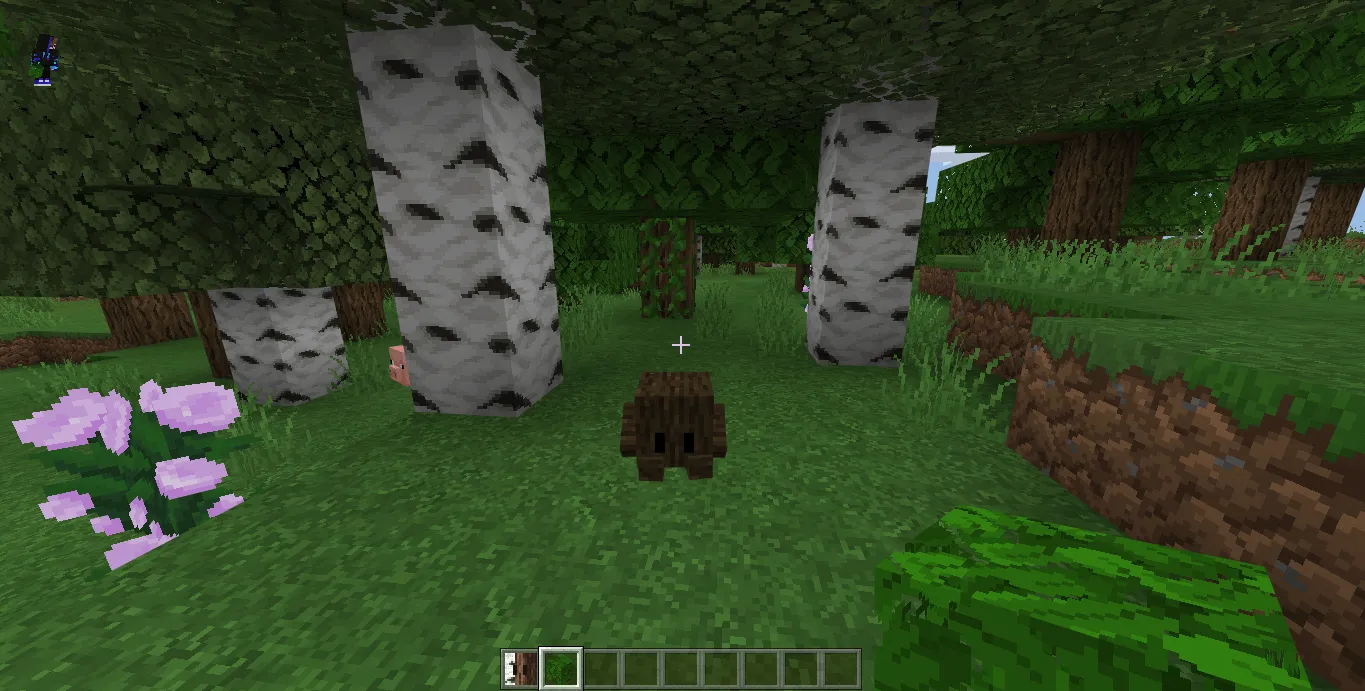Click the player paper doll avatar

(x=42, y=58)
